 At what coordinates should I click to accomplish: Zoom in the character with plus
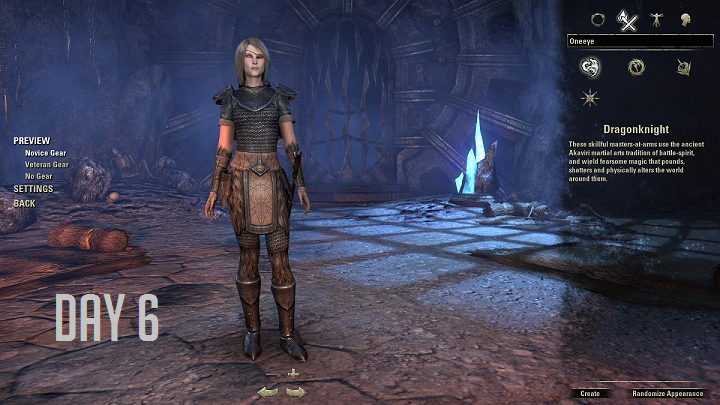tap(293, 373)
